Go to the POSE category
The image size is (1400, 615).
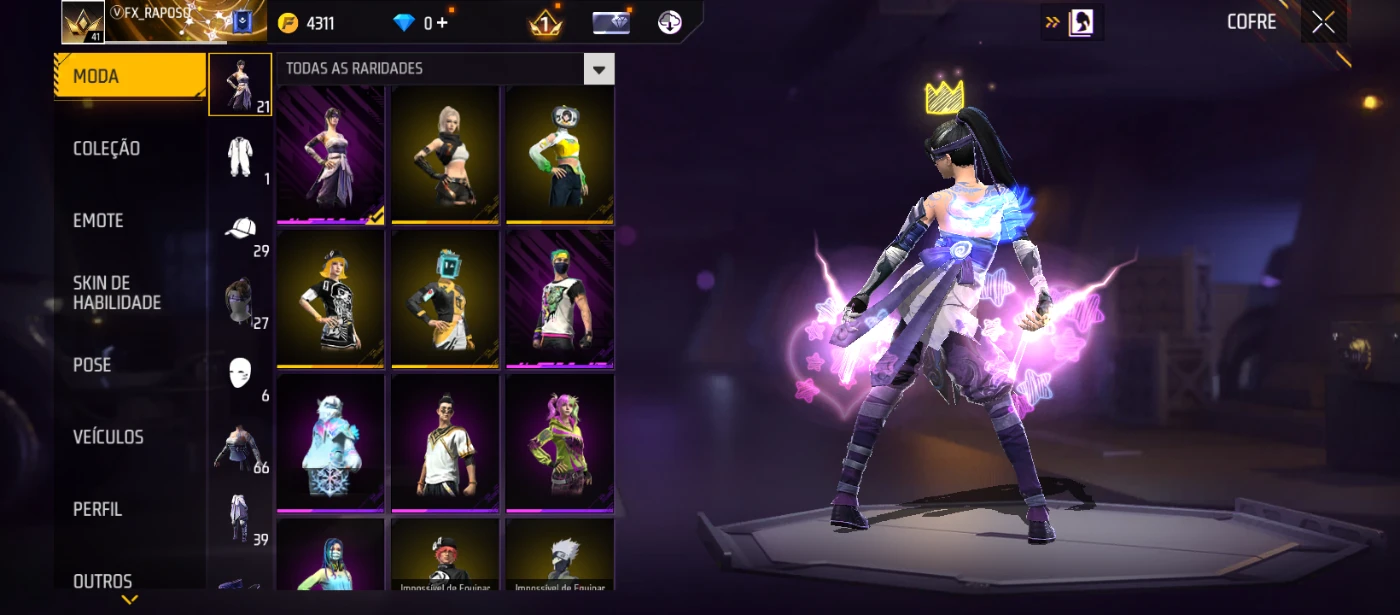(x=93, y=365)
